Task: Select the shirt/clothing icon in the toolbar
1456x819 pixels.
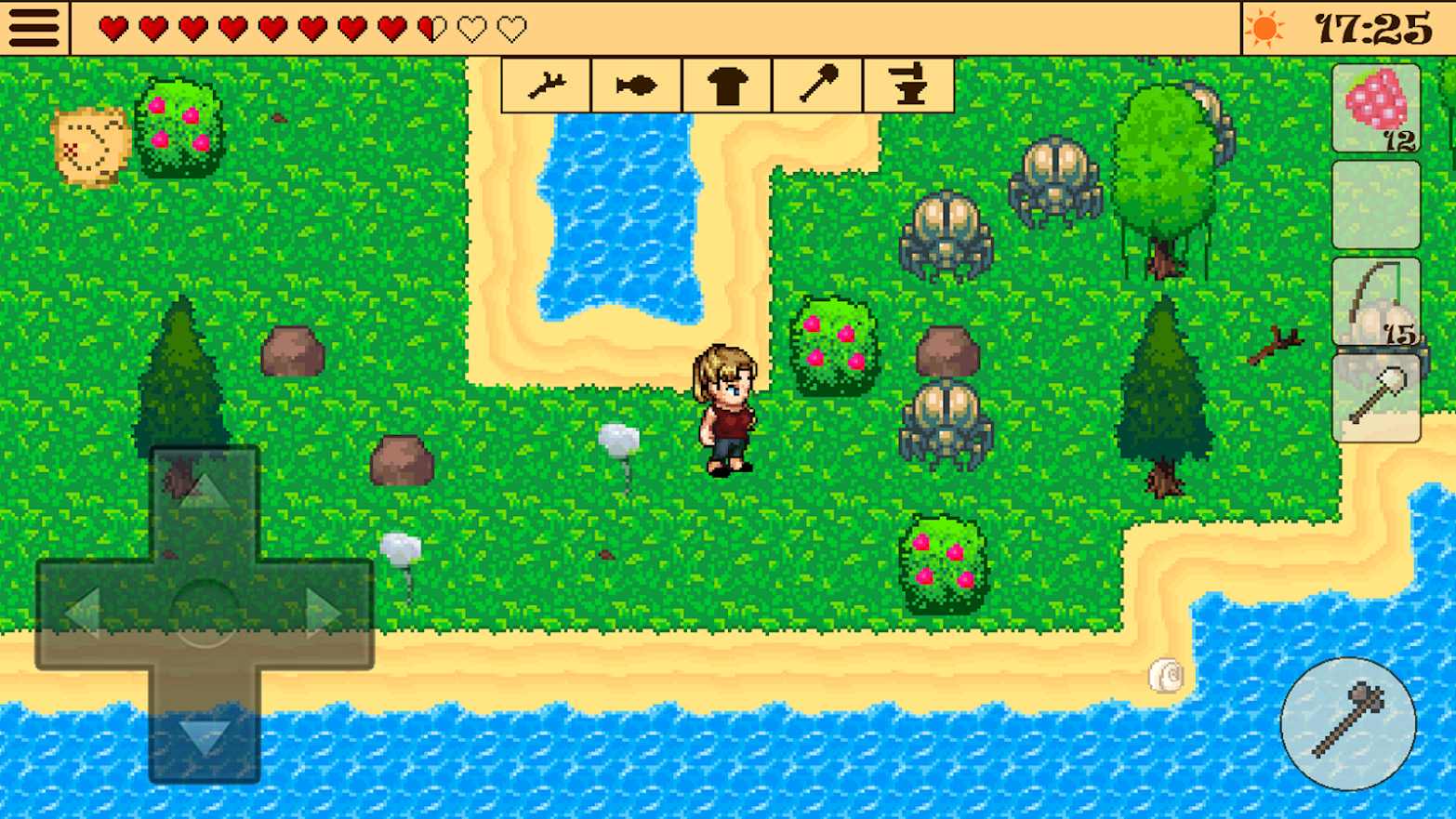Action: [726, 85]
